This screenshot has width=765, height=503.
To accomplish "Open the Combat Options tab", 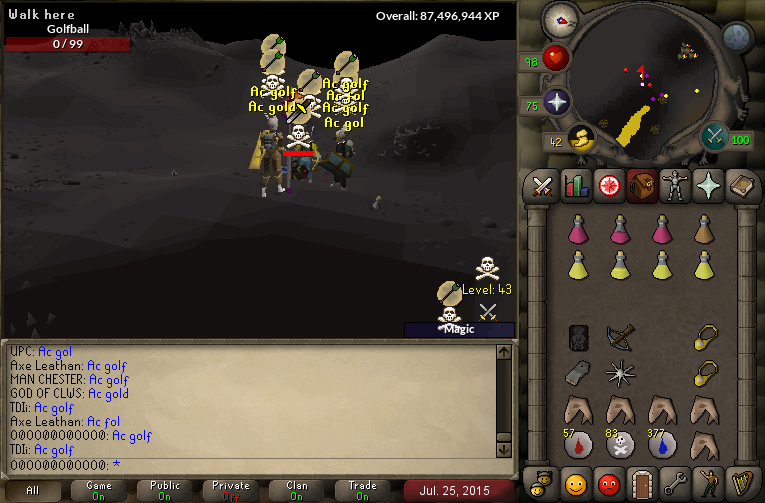I will point(543,186).
